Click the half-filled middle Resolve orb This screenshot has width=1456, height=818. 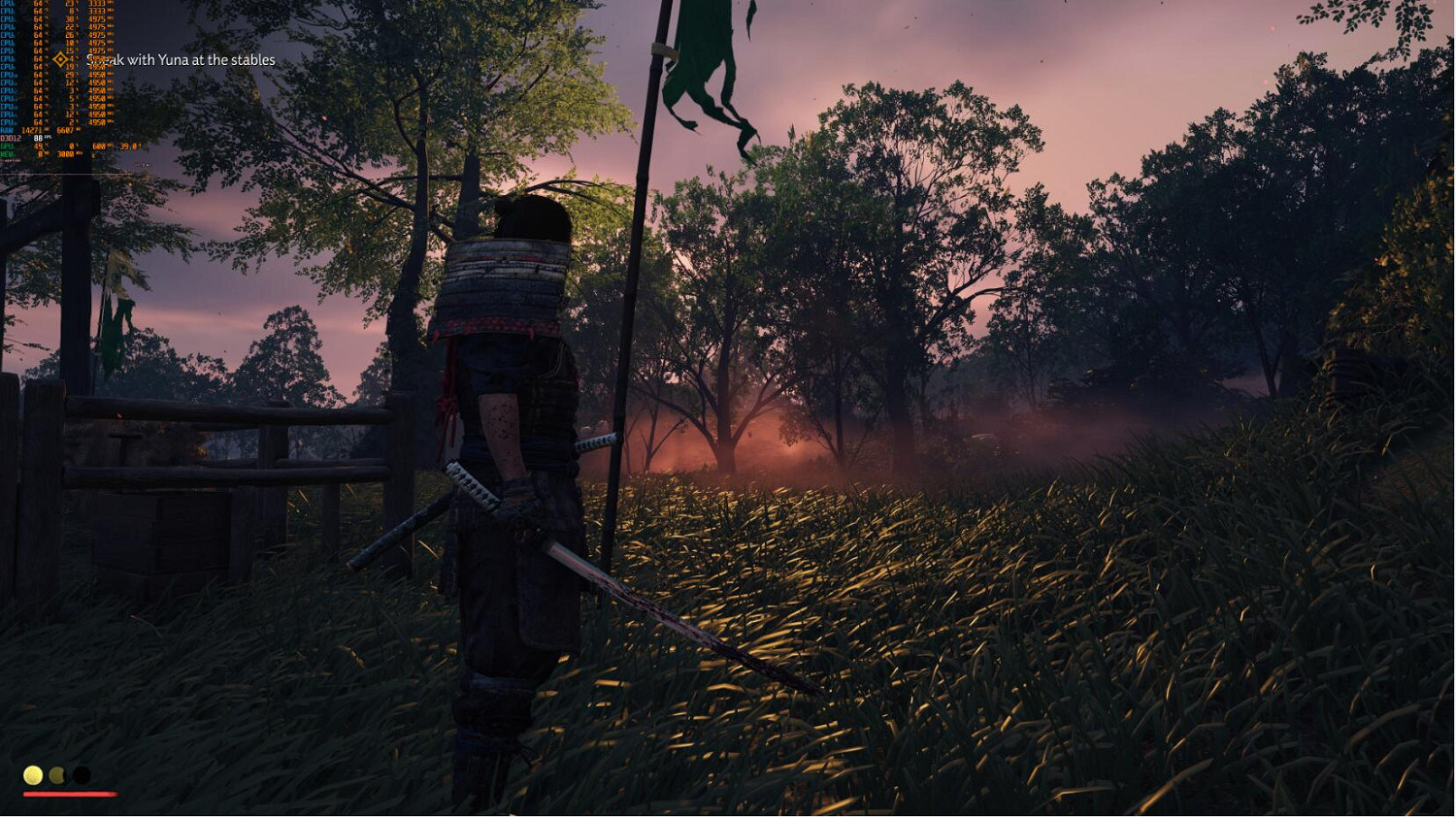point(56,774)
